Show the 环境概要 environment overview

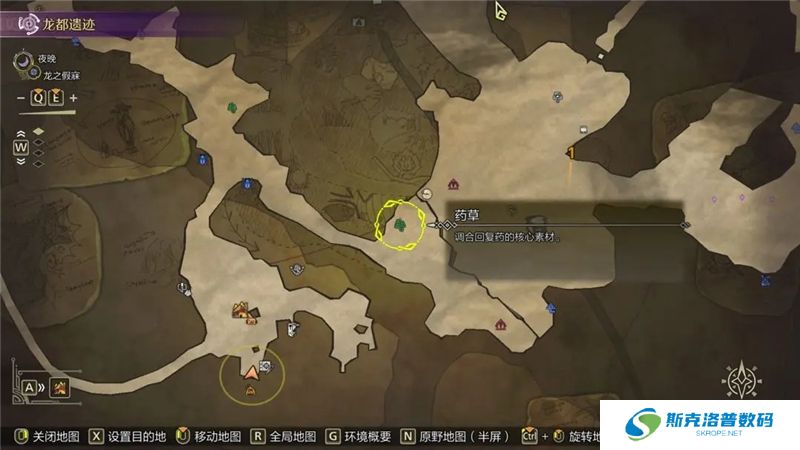coord(367,437)
